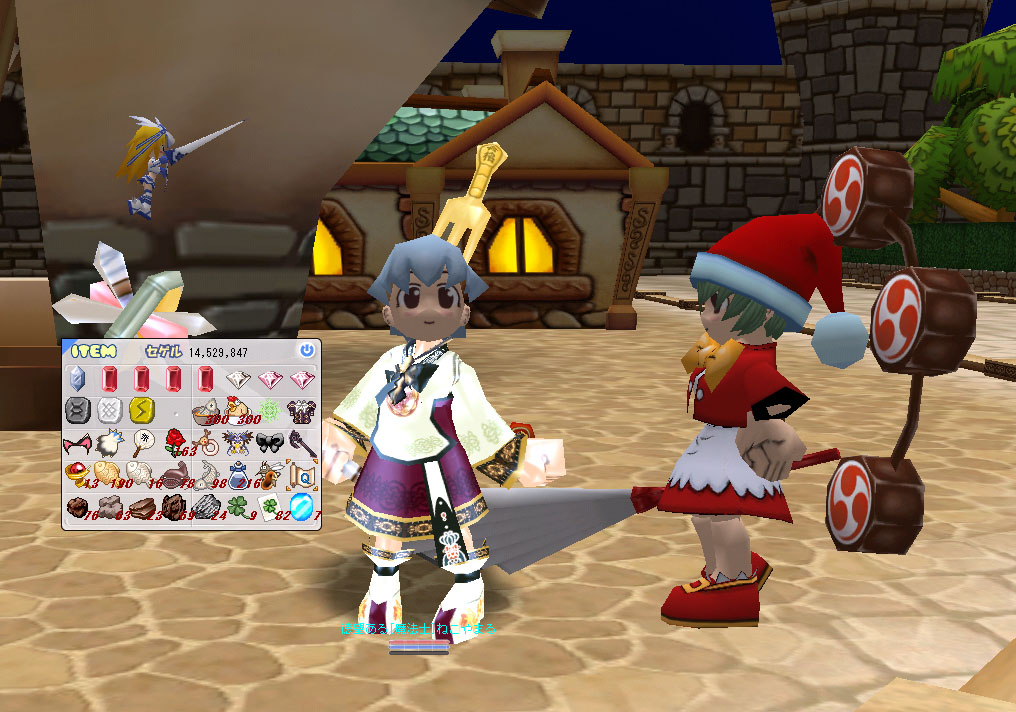Image resolution: width=1016 pixels, height=712 pixels.
Task: Select the golden taiyaki fish stack
Action: [109, 473]
